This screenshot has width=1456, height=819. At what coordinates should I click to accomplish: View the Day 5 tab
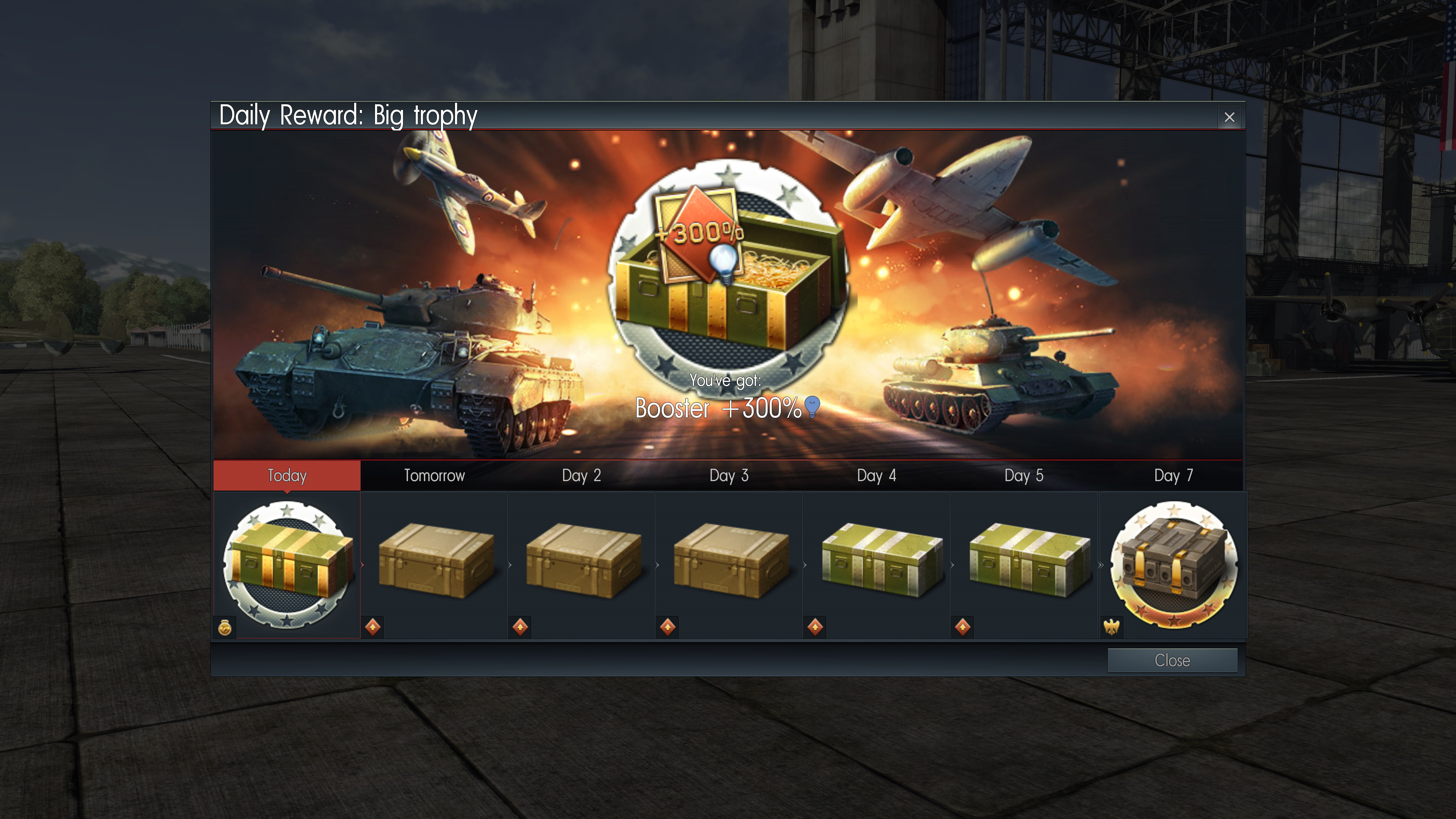pyautogui.click(x=1024, y=475)
